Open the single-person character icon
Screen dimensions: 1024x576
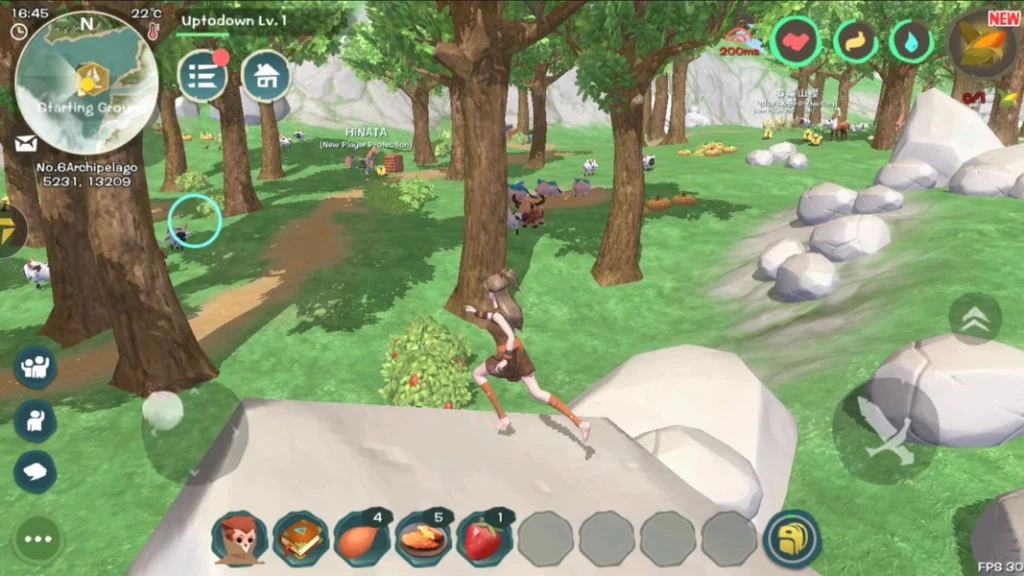[35, 420]
